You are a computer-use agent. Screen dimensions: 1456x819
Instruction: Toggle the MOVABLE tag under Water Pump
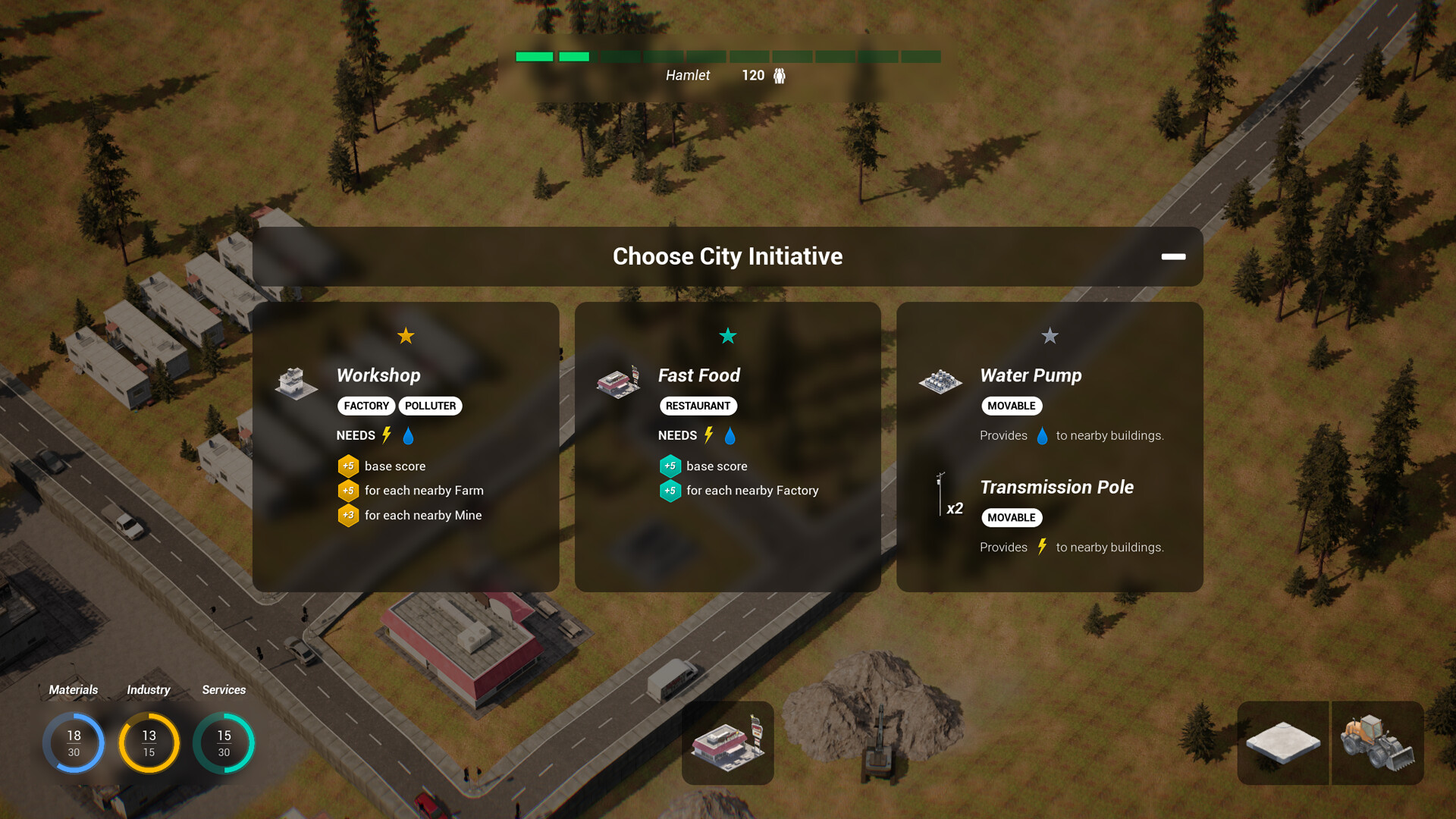pos(1012,406)
